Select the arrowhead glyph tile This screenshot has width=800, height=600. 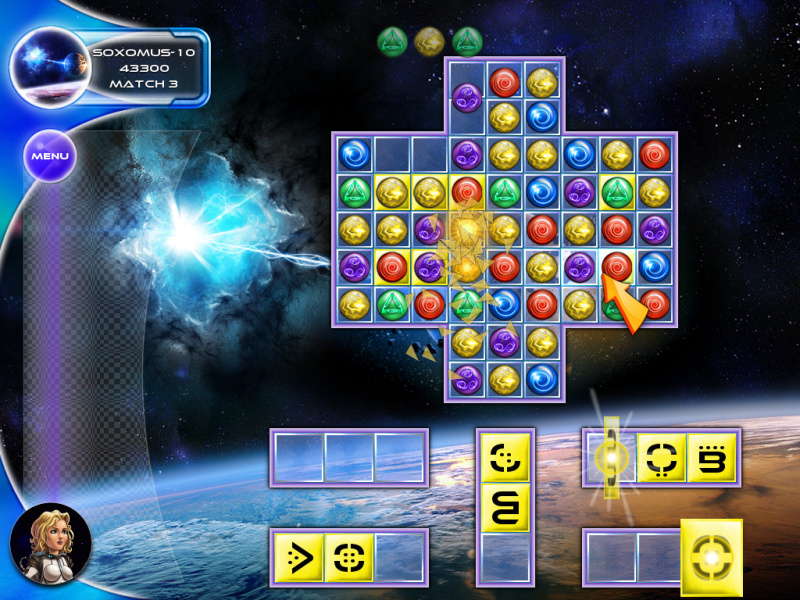tap(298, 557)
